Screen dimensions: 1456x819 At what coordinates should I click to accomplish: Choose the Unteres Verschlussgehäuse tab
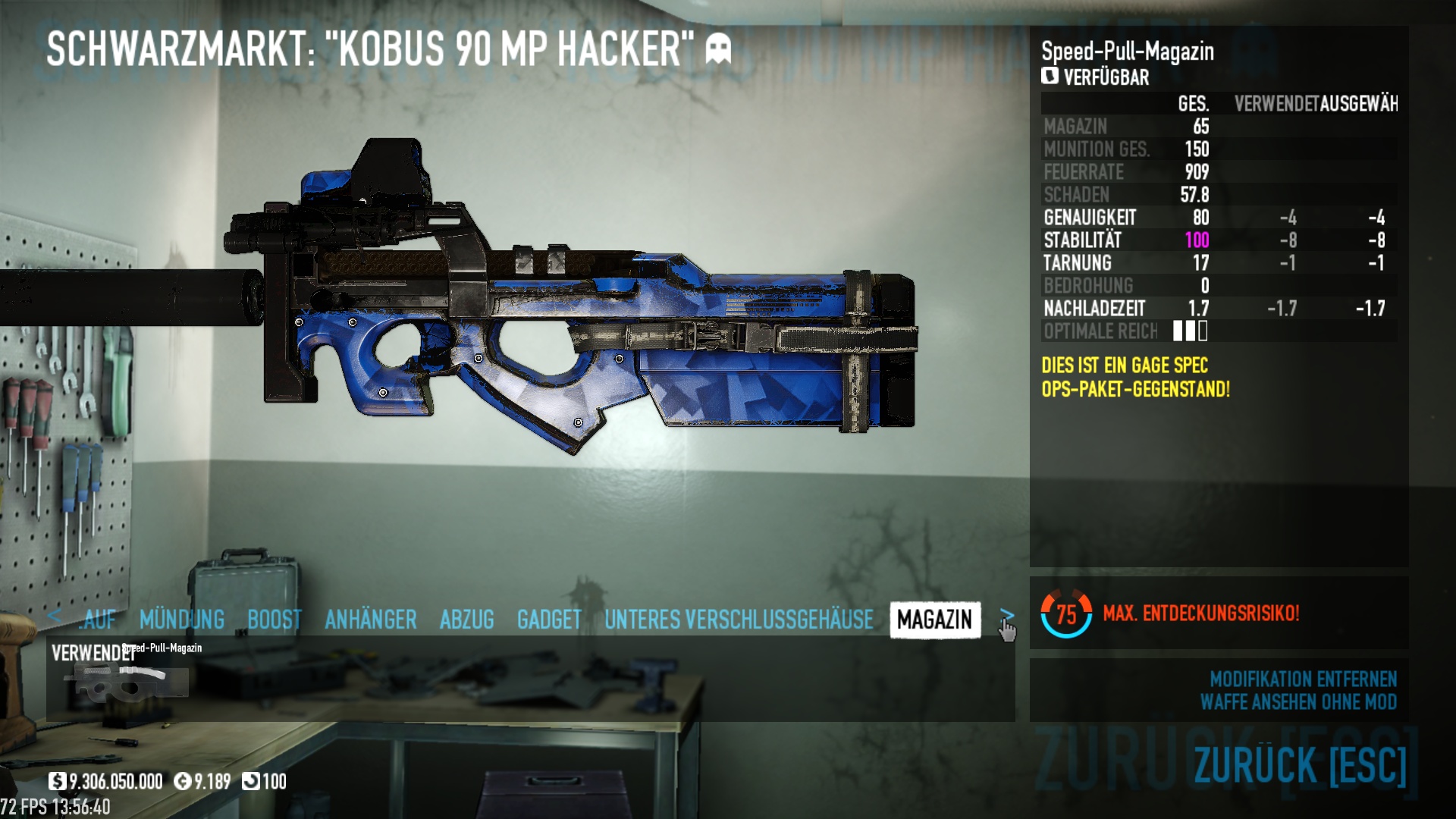[x=739, y=620]
